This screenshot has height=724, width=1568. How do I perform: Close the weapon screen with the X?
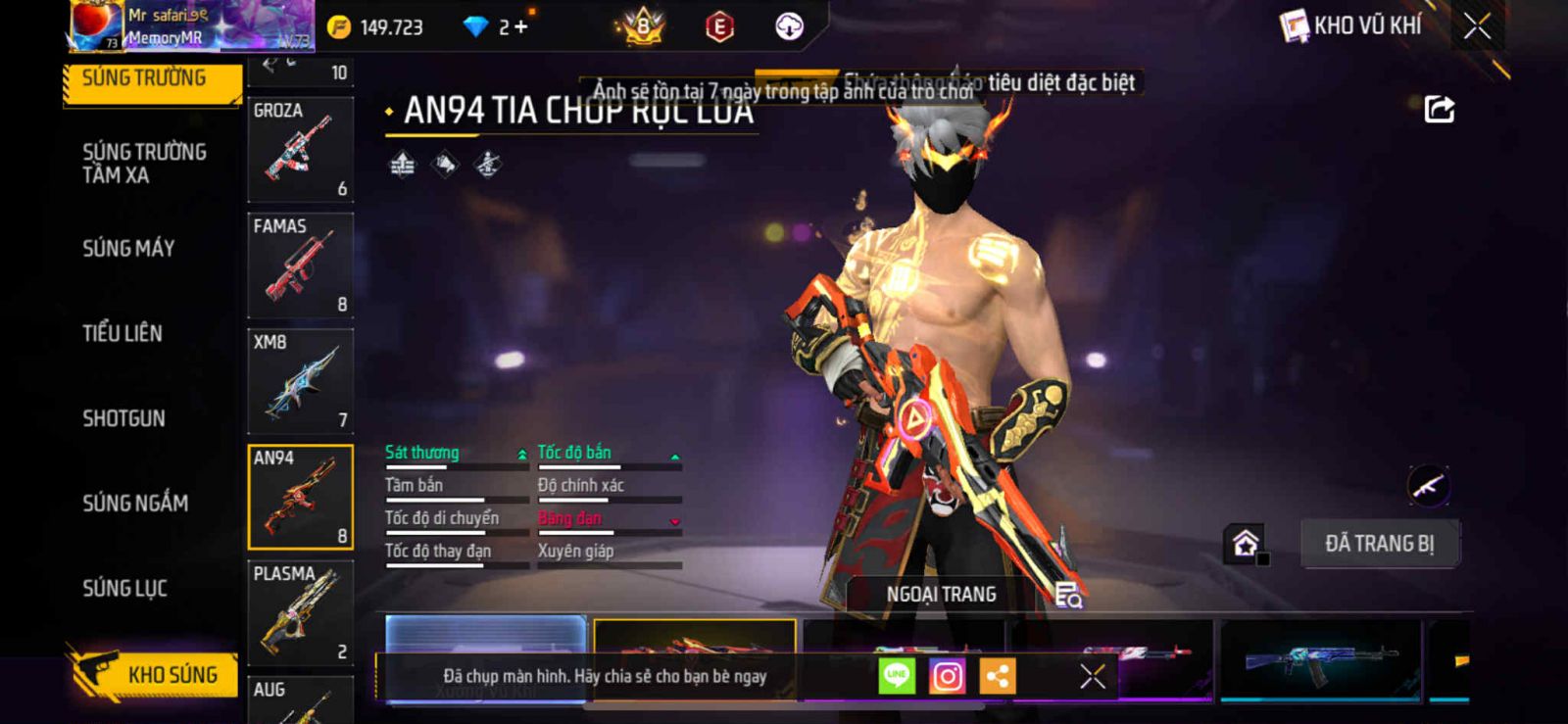click(x=1477, y=26)
